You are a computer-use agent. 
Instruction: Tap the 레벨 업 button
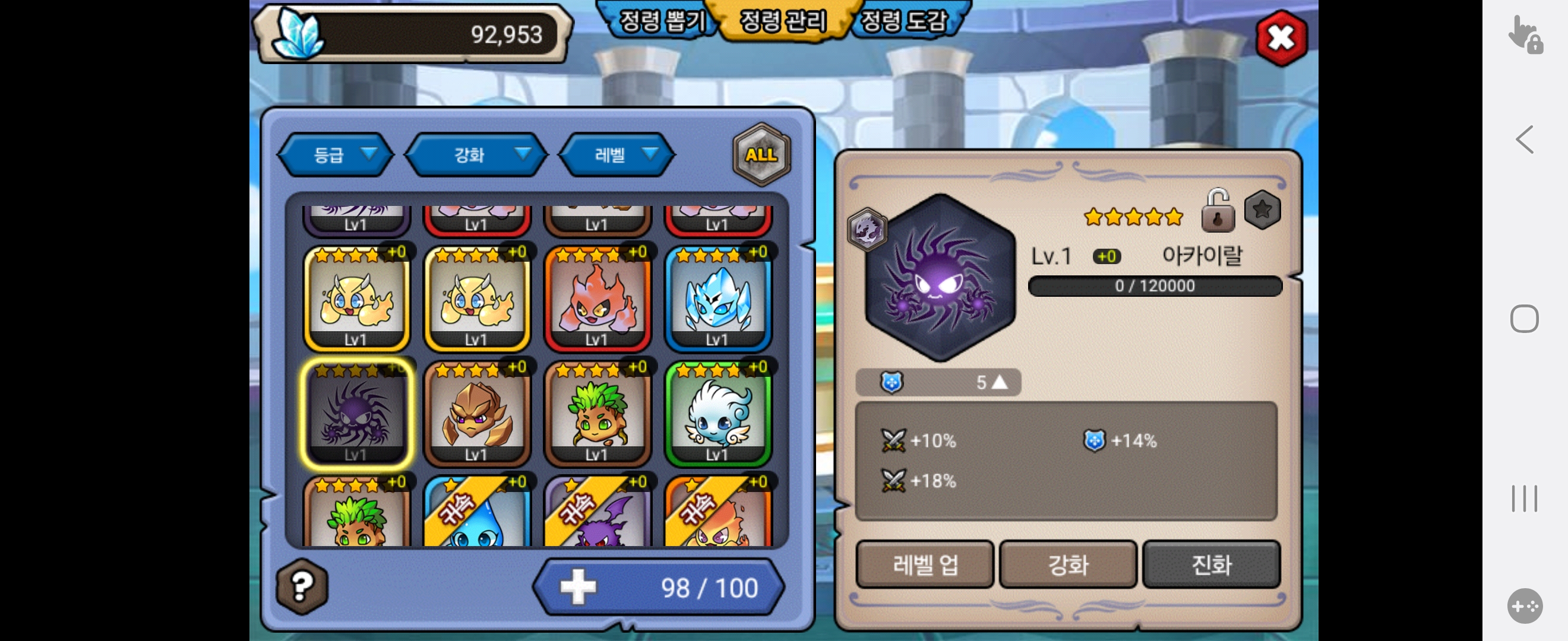point(925,564)
